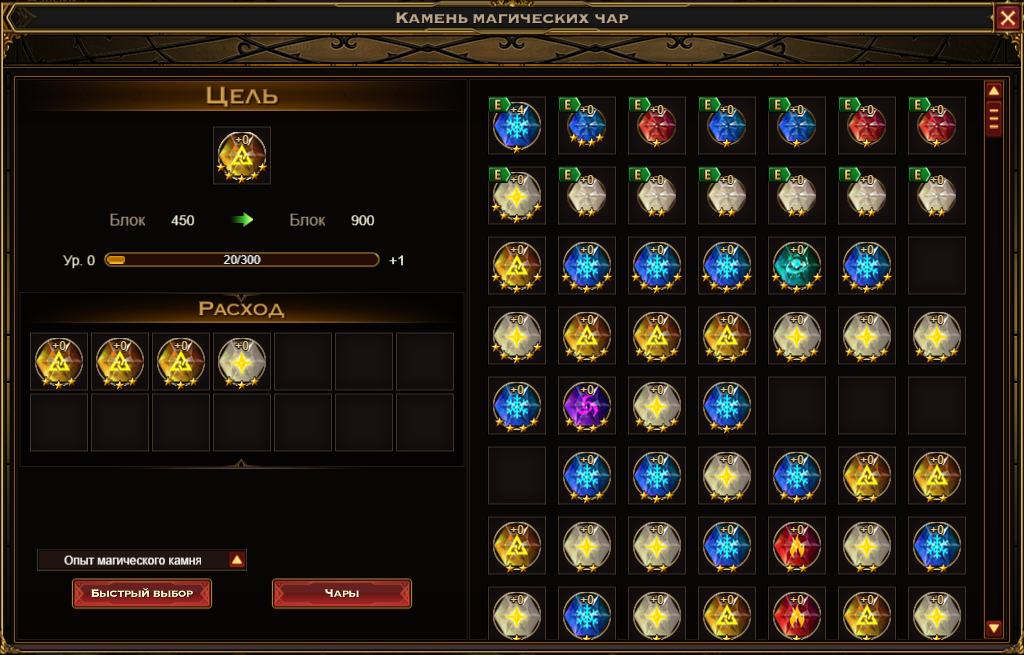This screenshot has width=1024, height=655.
Task: Select the equipped white star stone
Action: click(516, 195)
